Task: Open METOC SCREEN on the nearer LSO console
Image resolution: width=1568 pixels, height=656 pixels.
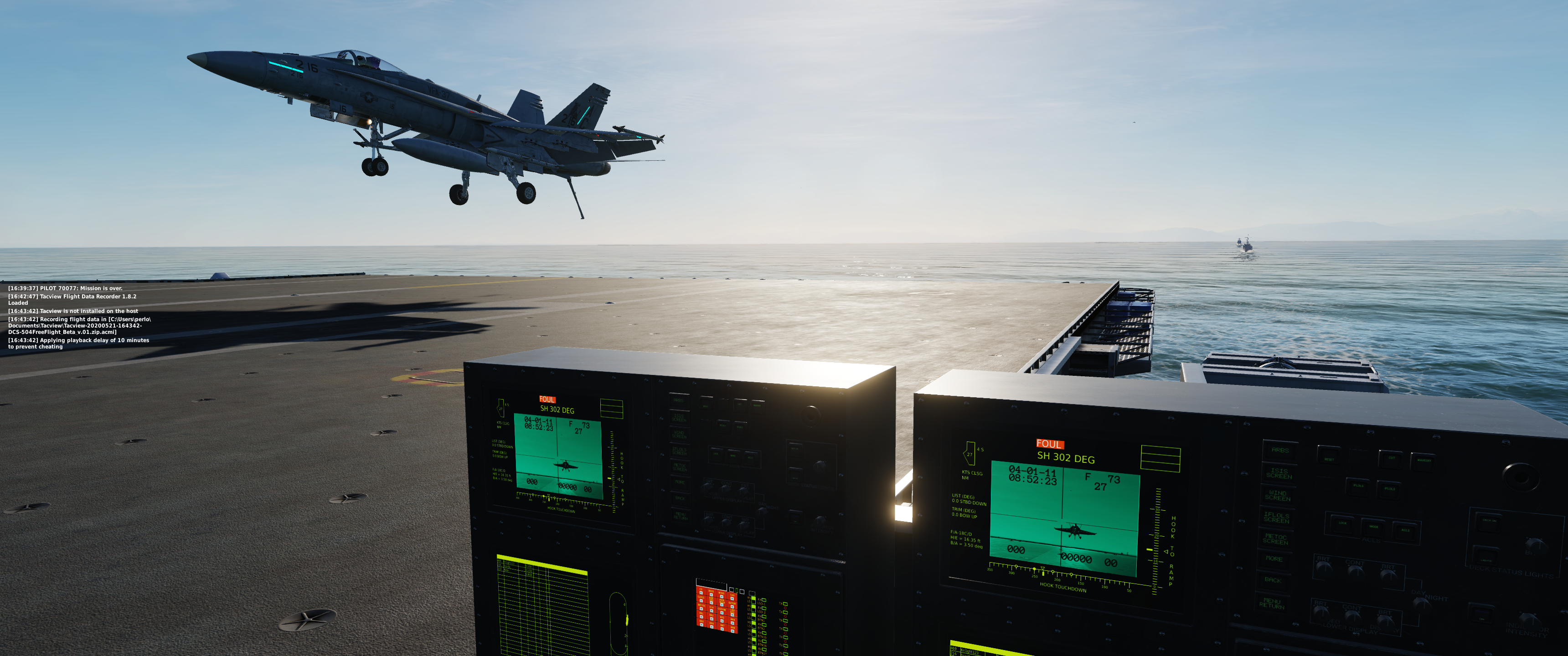Action: click(x=1275, y=539)
